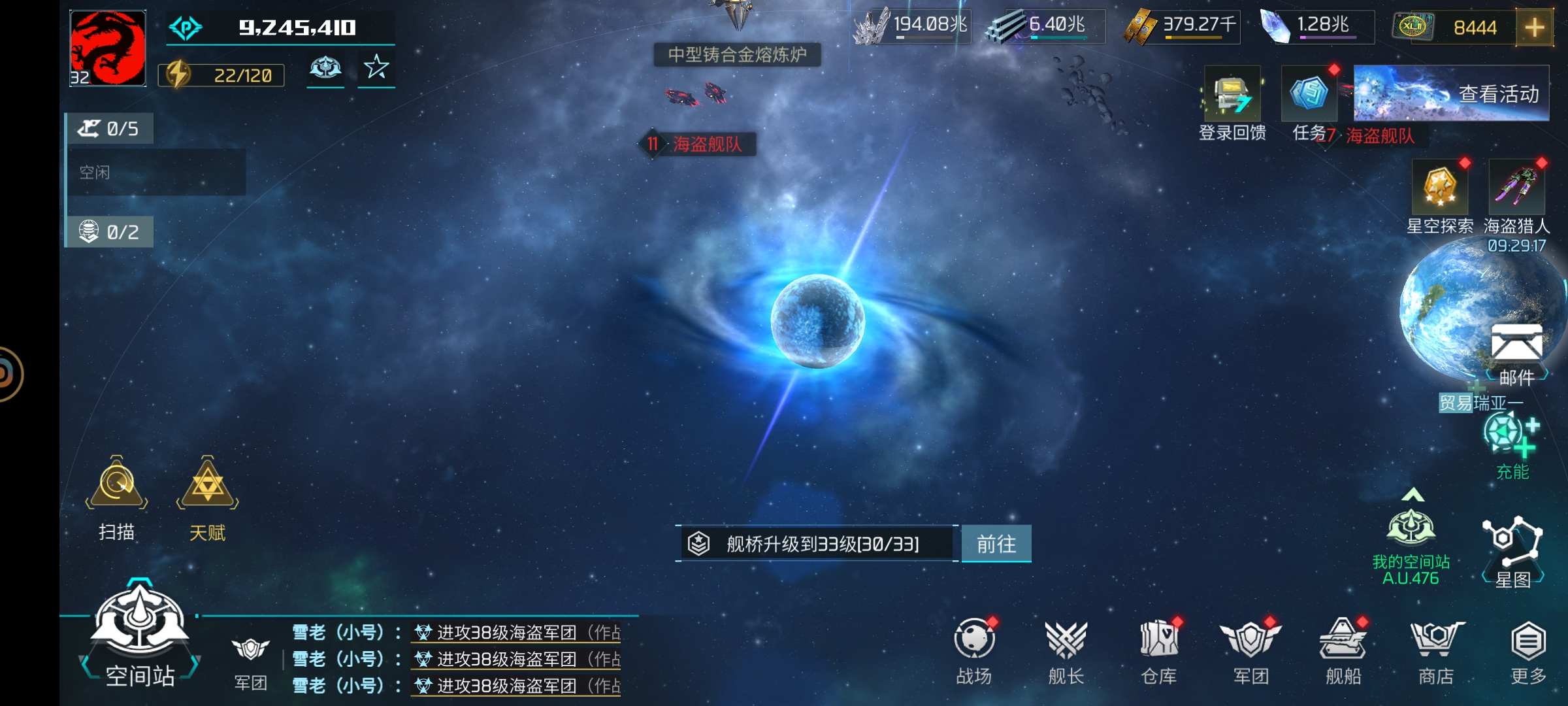Activate the 扫描 scan ability
The width and height of the screenshot is (1568, 706).
click(117, 487)
